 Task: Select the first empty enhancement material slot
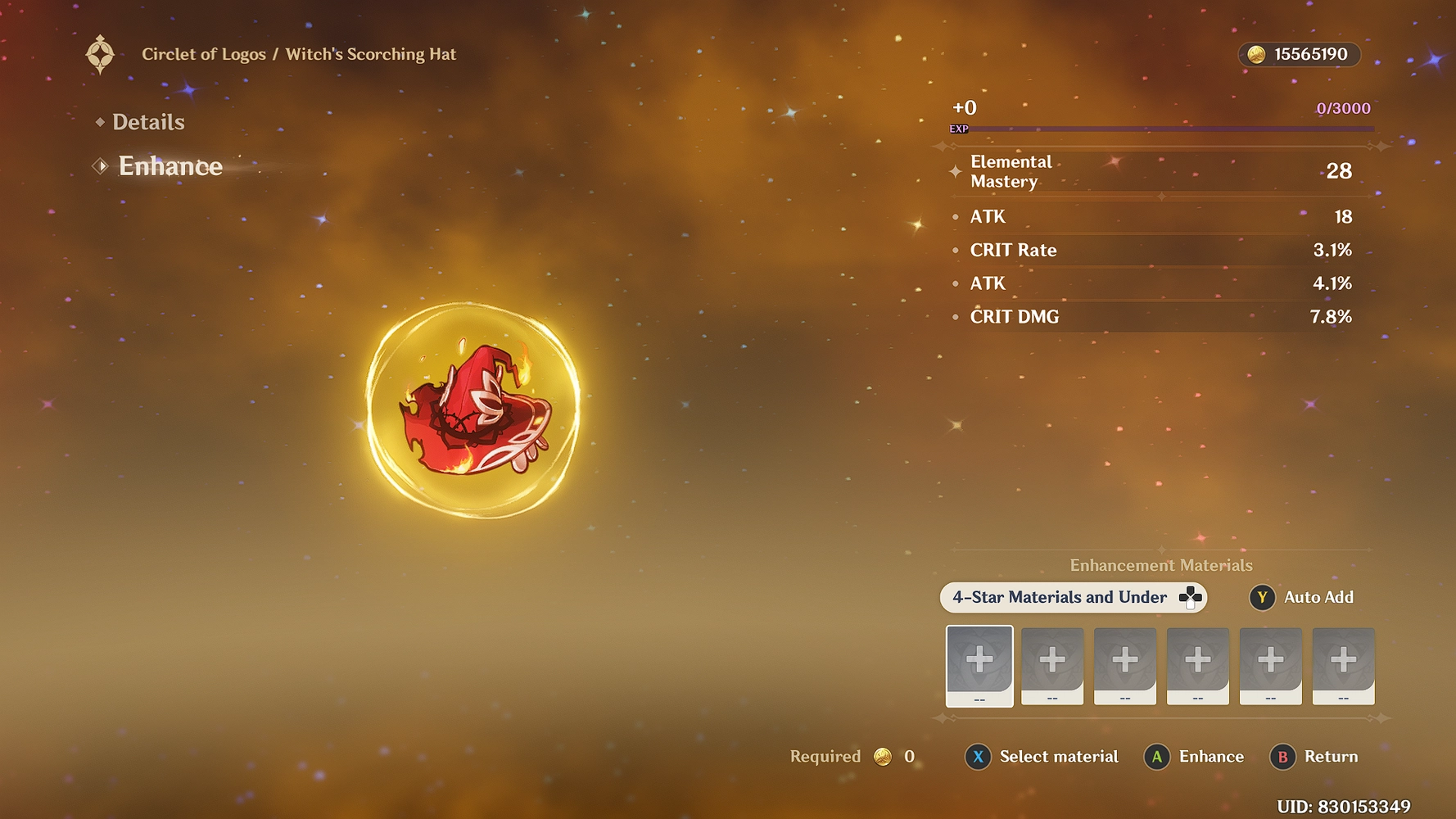pos(979,665)
